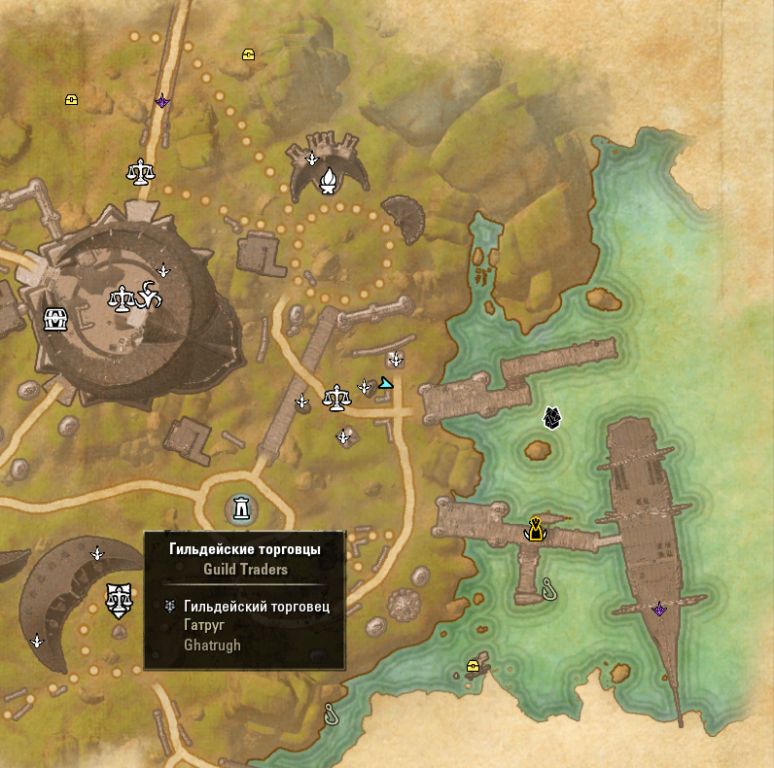This screenshot has height=768, width=774.
Task: Select the purple marker on the ship
Action: 659,609
